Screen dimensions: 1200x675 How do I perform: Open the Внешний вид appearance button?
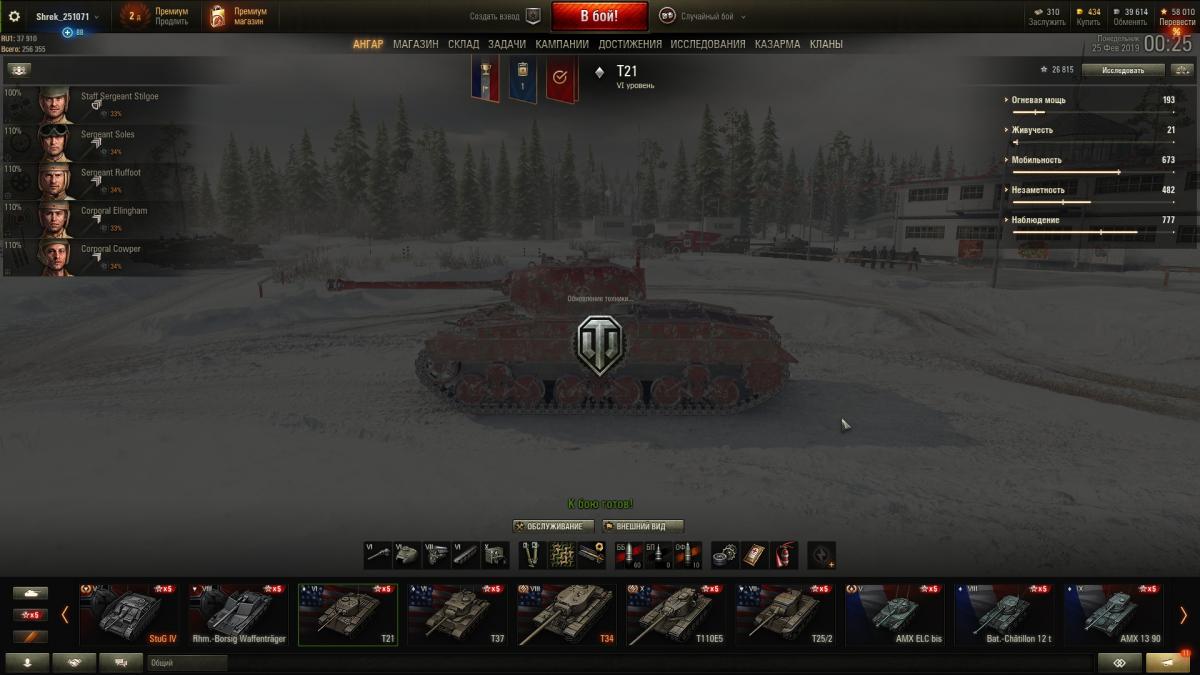(x=643, y=526)
